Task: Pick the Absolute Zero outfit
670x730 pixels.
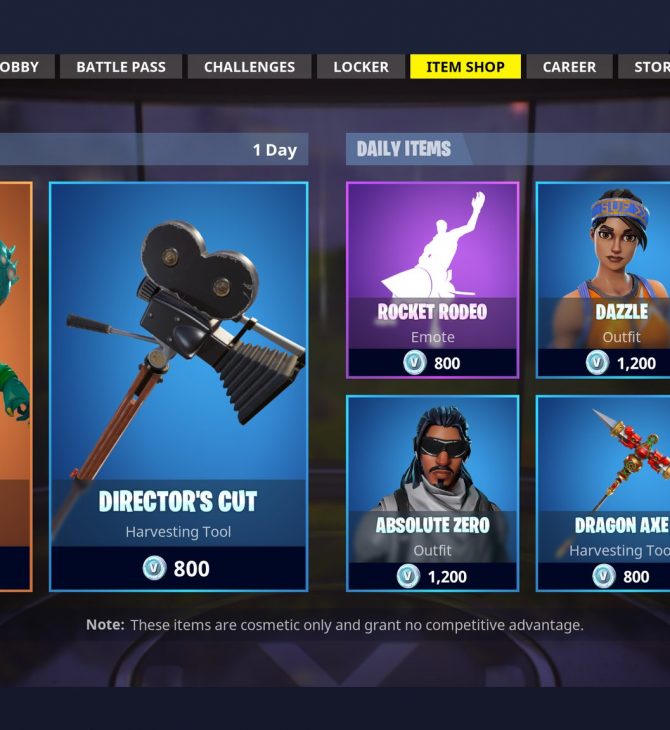Action: [432, 493]
